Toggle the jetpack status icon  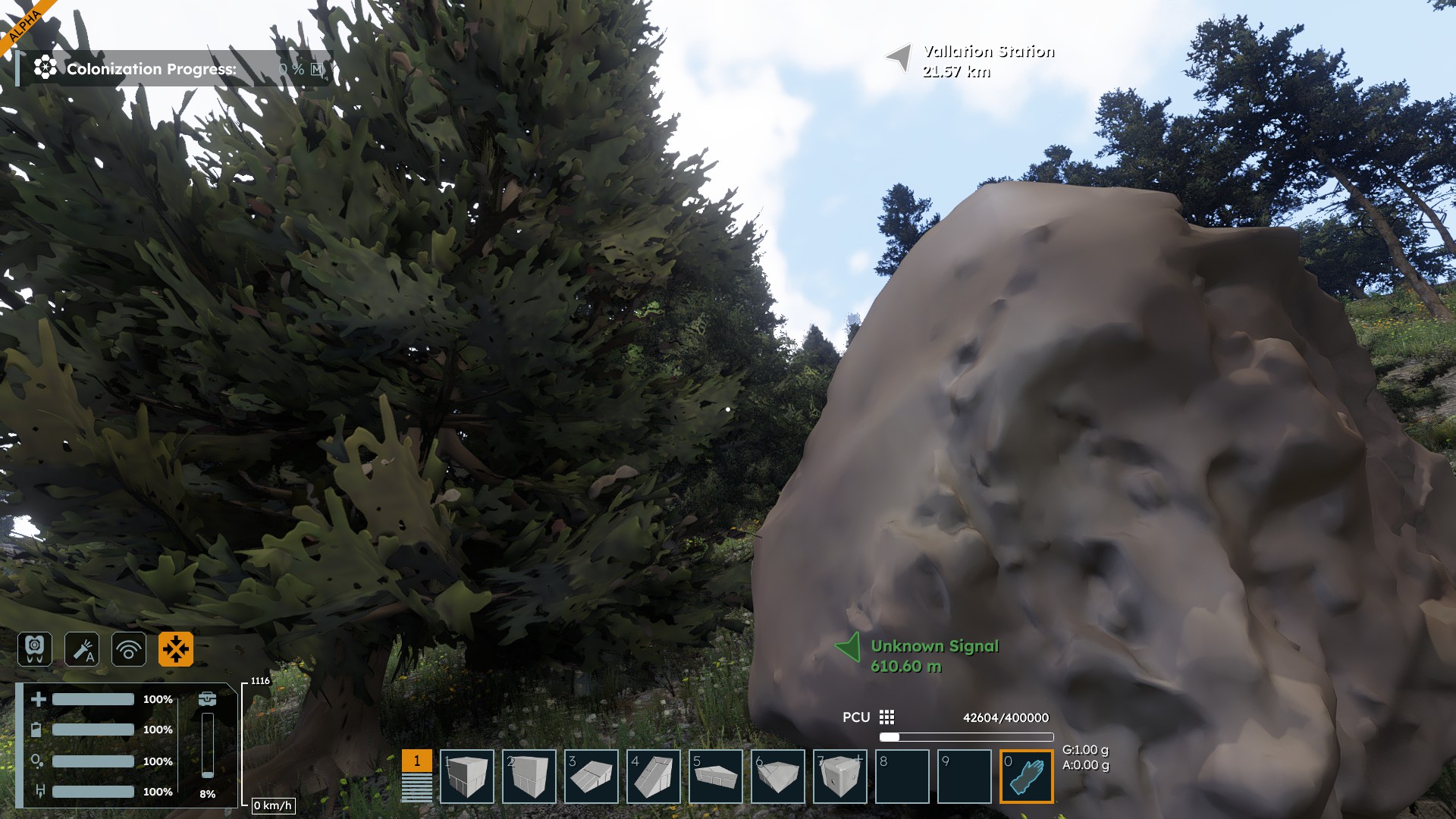coord(35,649)
